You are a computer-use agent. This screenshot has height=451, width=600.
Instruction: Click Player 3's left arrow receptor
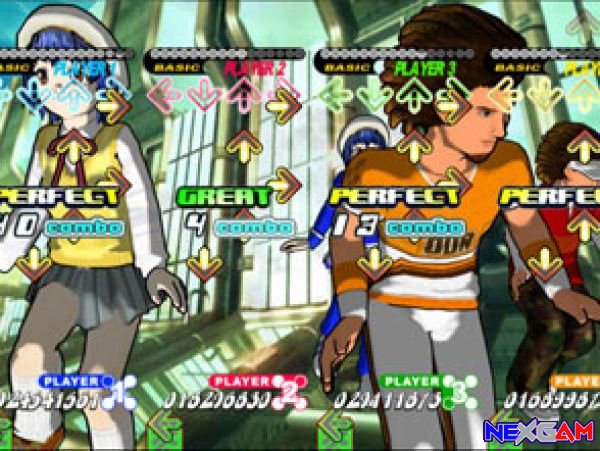pyautogui.click(x=336, y=96)
